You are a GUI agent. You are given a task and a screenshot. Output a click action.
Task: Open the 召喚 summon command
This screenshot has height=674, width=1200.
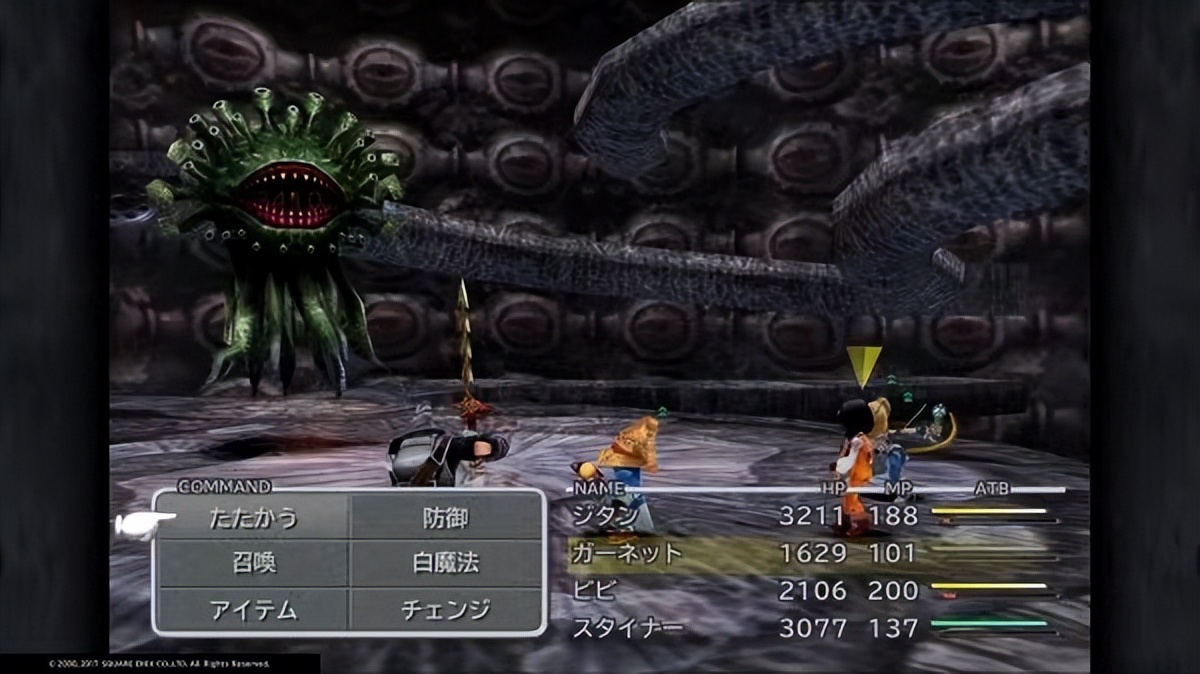253,564
